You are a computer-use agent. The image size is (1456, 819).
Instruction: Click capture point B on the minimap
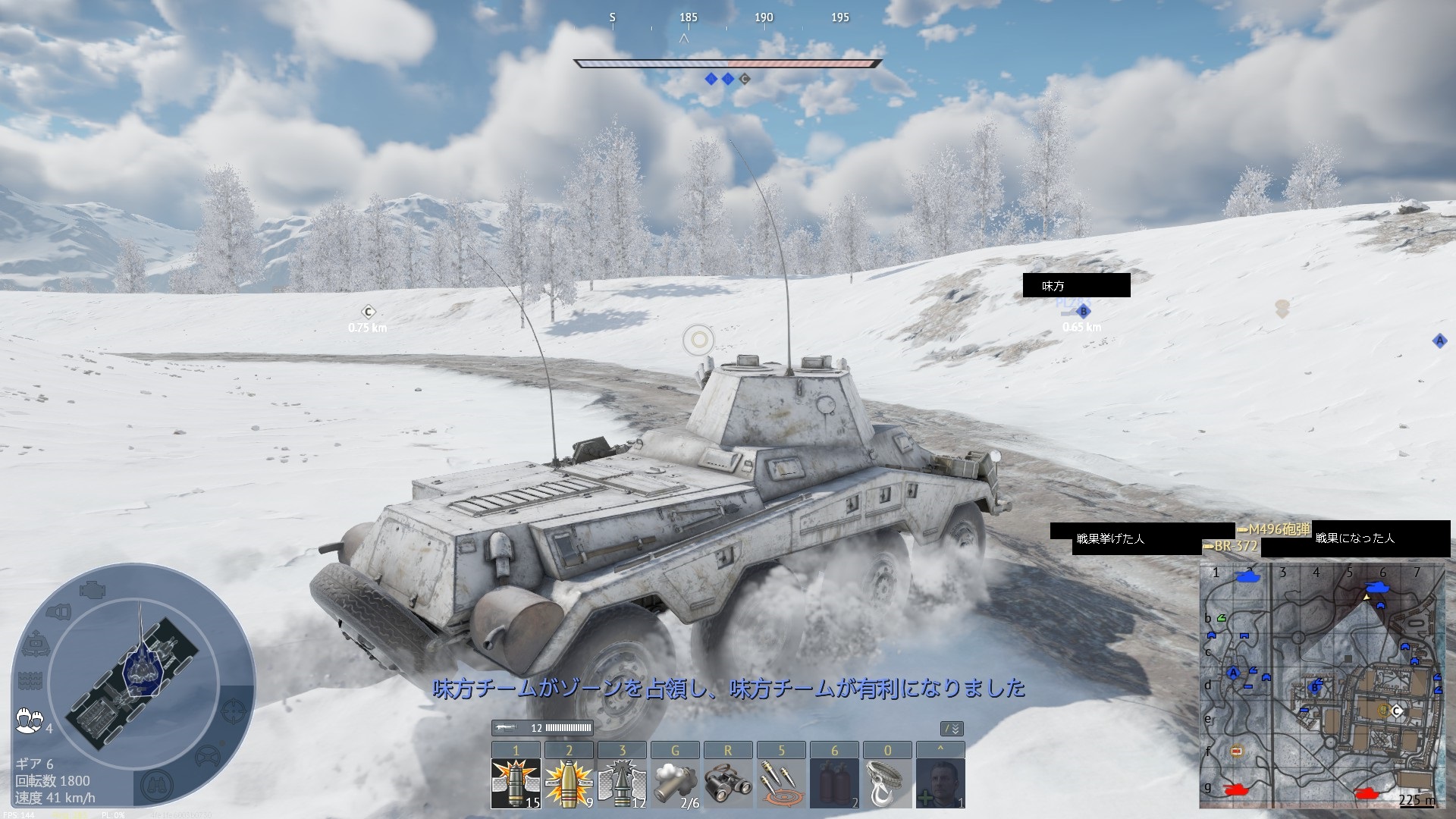click(x=1315, y=688)
